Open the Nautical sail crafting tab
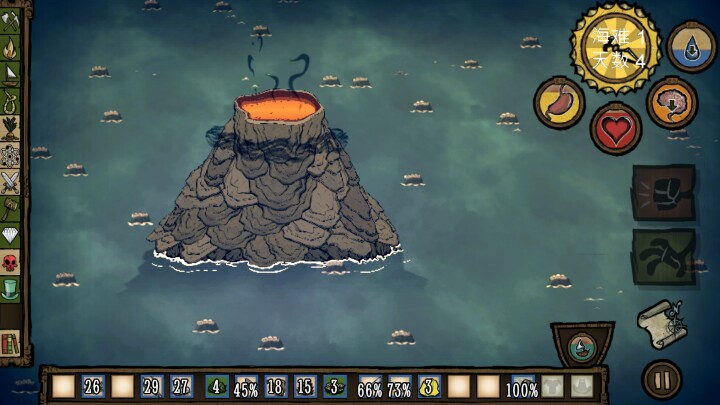This screenshot has height=405, width=720. tap(11, 74)
